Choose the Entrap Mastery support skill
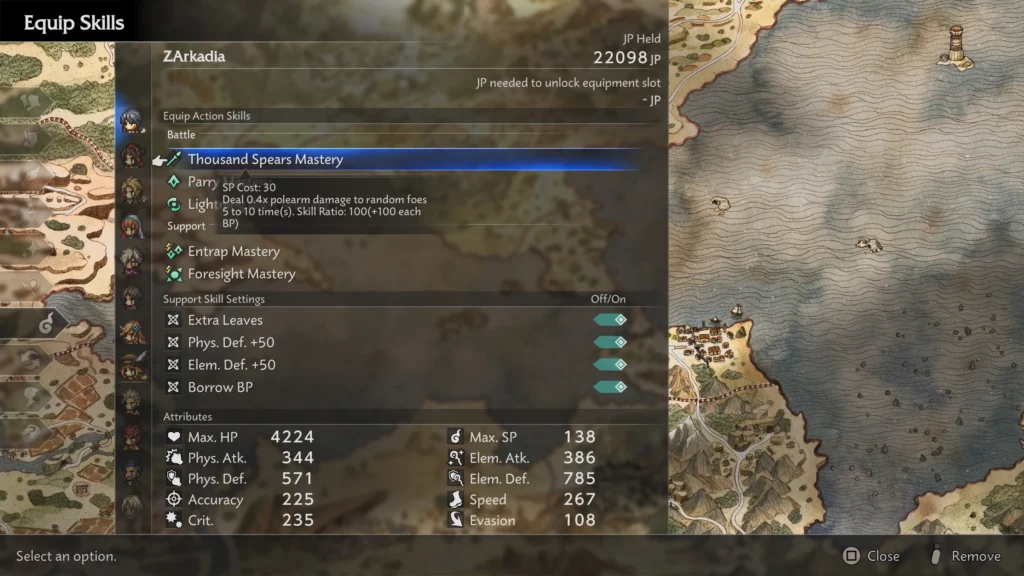Viewport: 1024px width, 576px height. (233, 252)
